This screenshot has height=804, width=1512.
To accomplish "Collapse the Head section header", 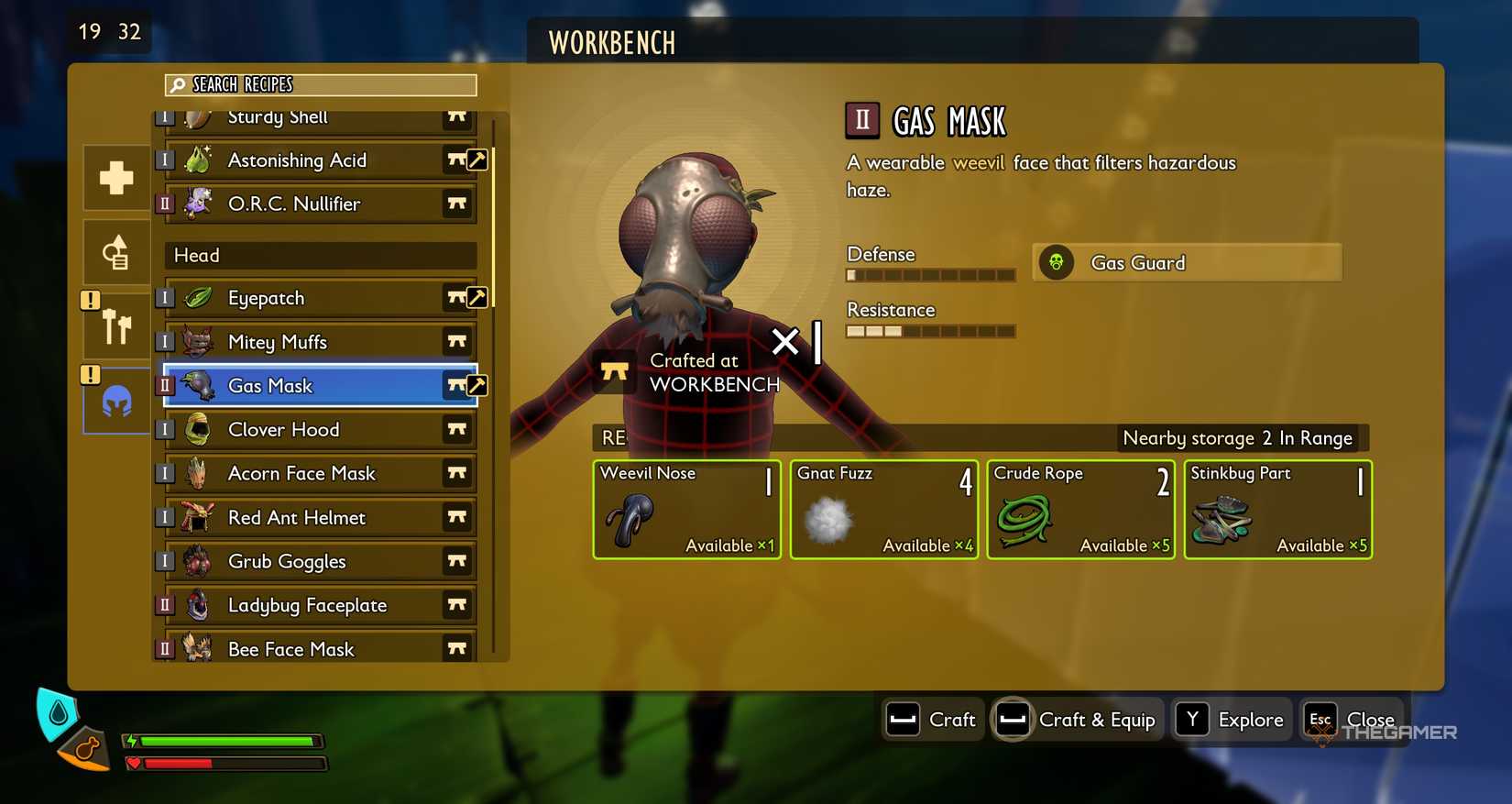I will click(319, 255).
